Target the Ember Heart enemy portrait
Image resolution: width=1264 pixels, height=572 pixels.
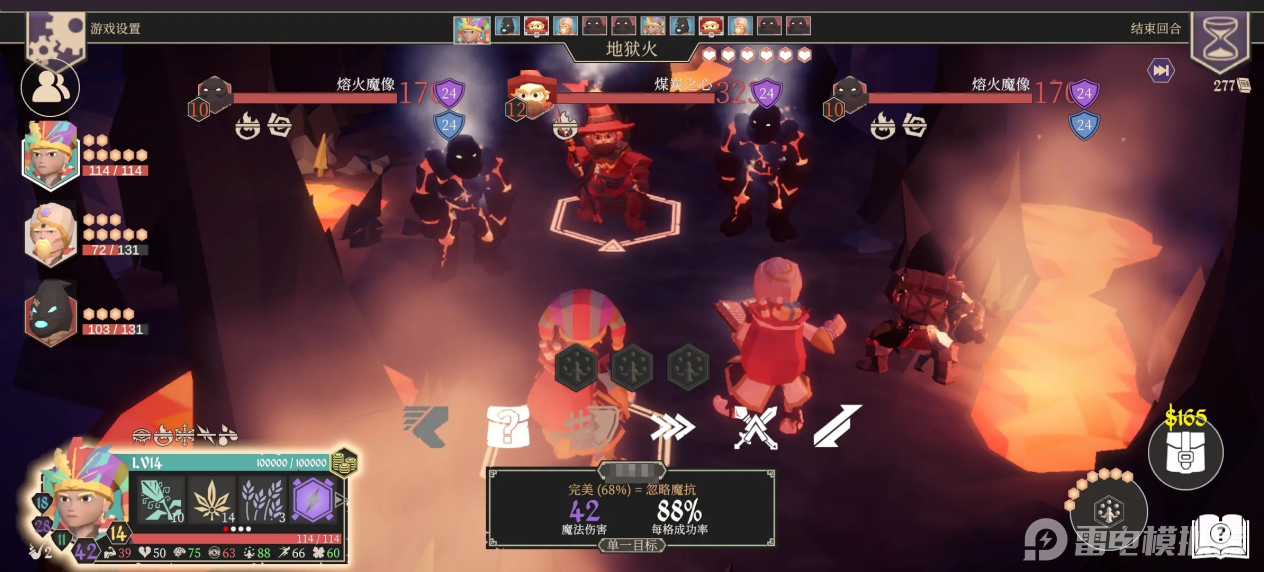point(531,95)
